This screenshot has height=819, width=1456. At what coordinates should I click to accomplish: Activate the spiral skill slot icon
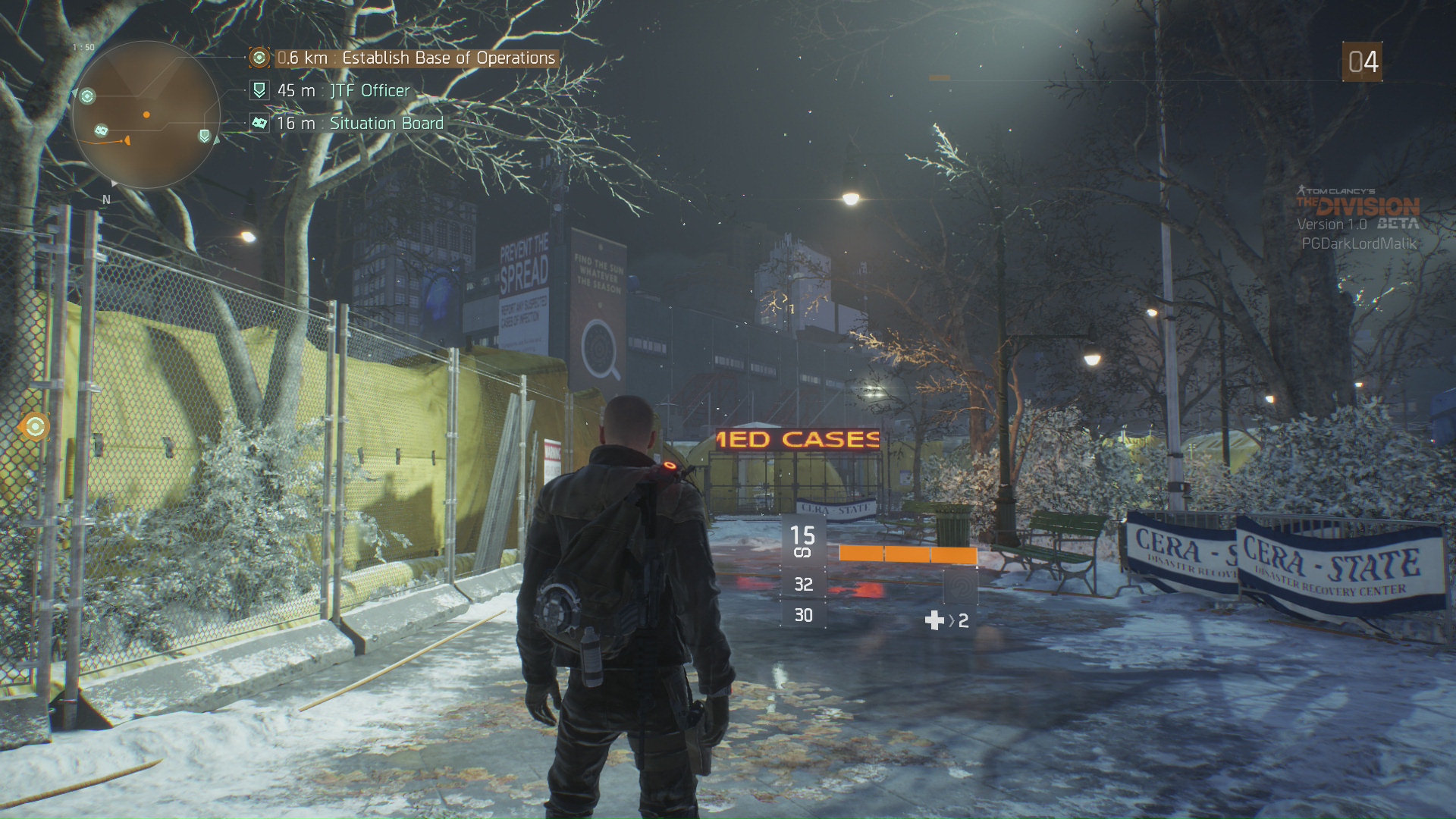(x=959, y=585)
